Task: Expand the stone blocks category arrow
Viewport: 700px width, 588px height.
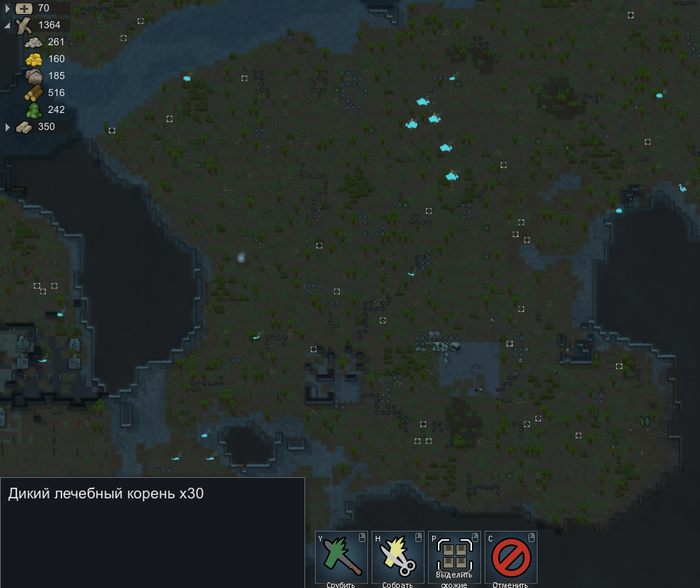Action: coord(8,127)
